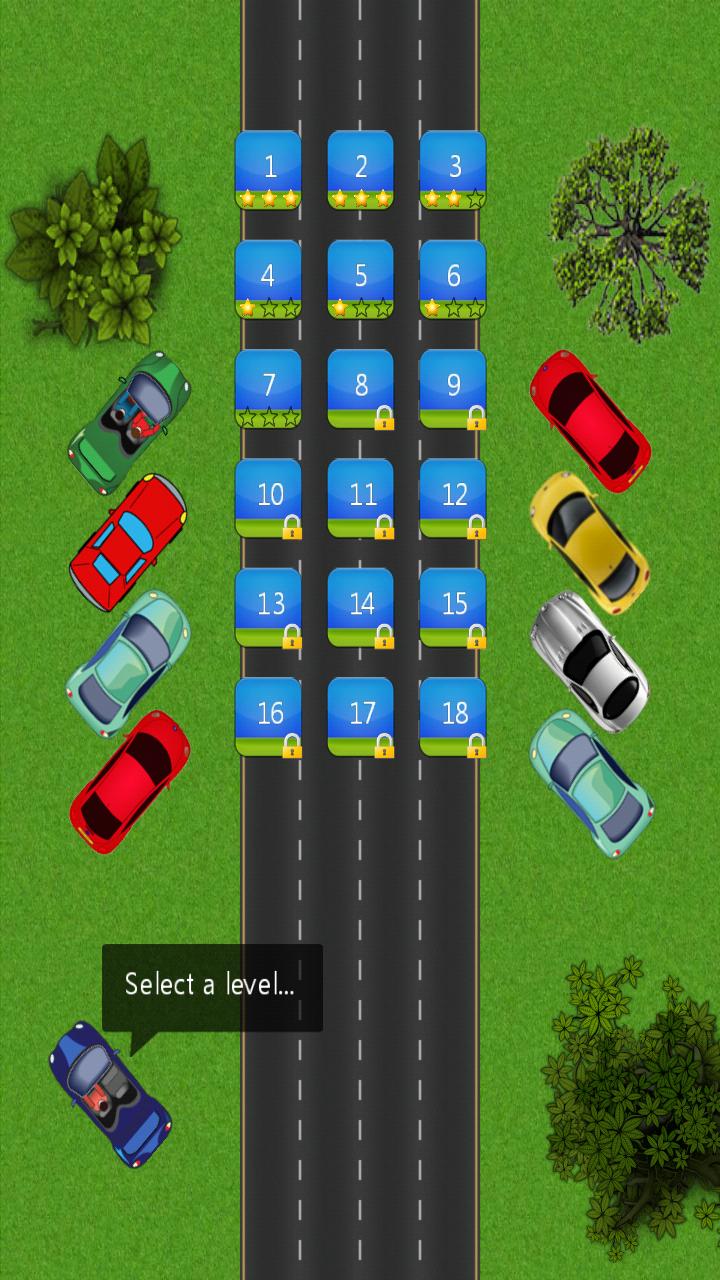Pick locked level 15
The height and width of the screenshot is (1280, 720).
[x=453, y=608]
